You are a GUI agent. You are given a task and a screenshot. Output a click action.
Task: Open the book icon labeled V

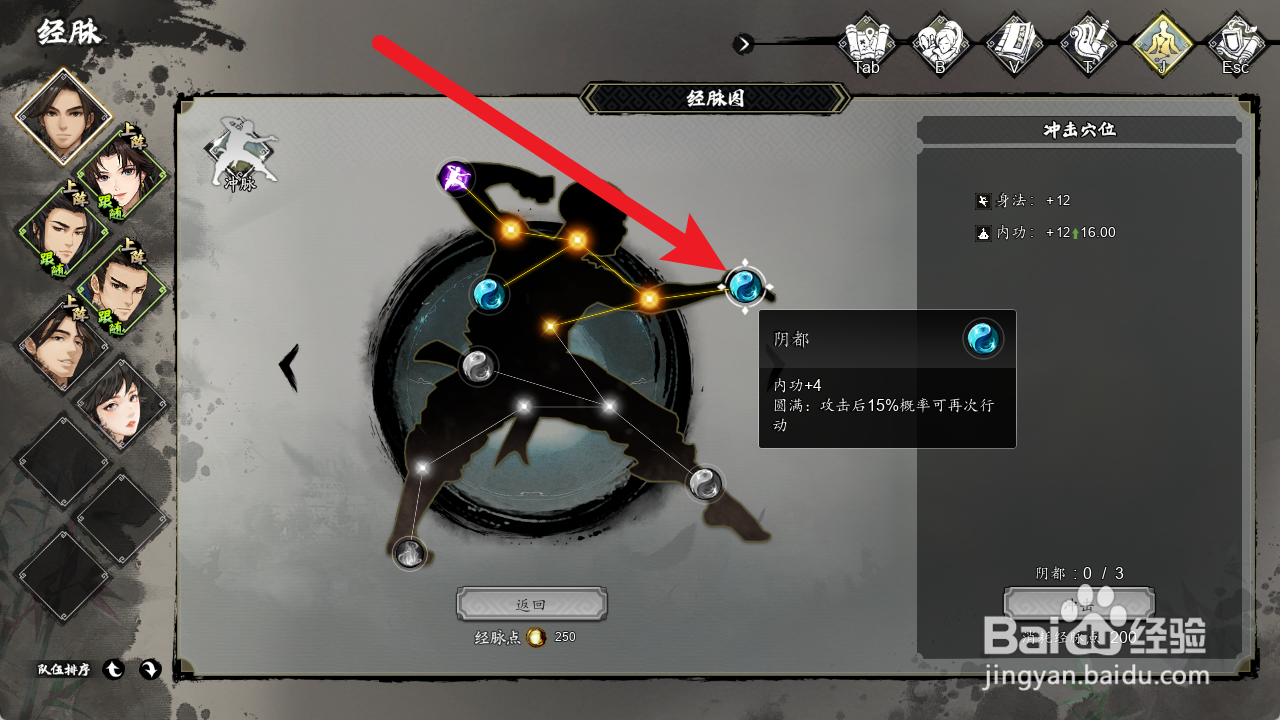point(1014,44)
